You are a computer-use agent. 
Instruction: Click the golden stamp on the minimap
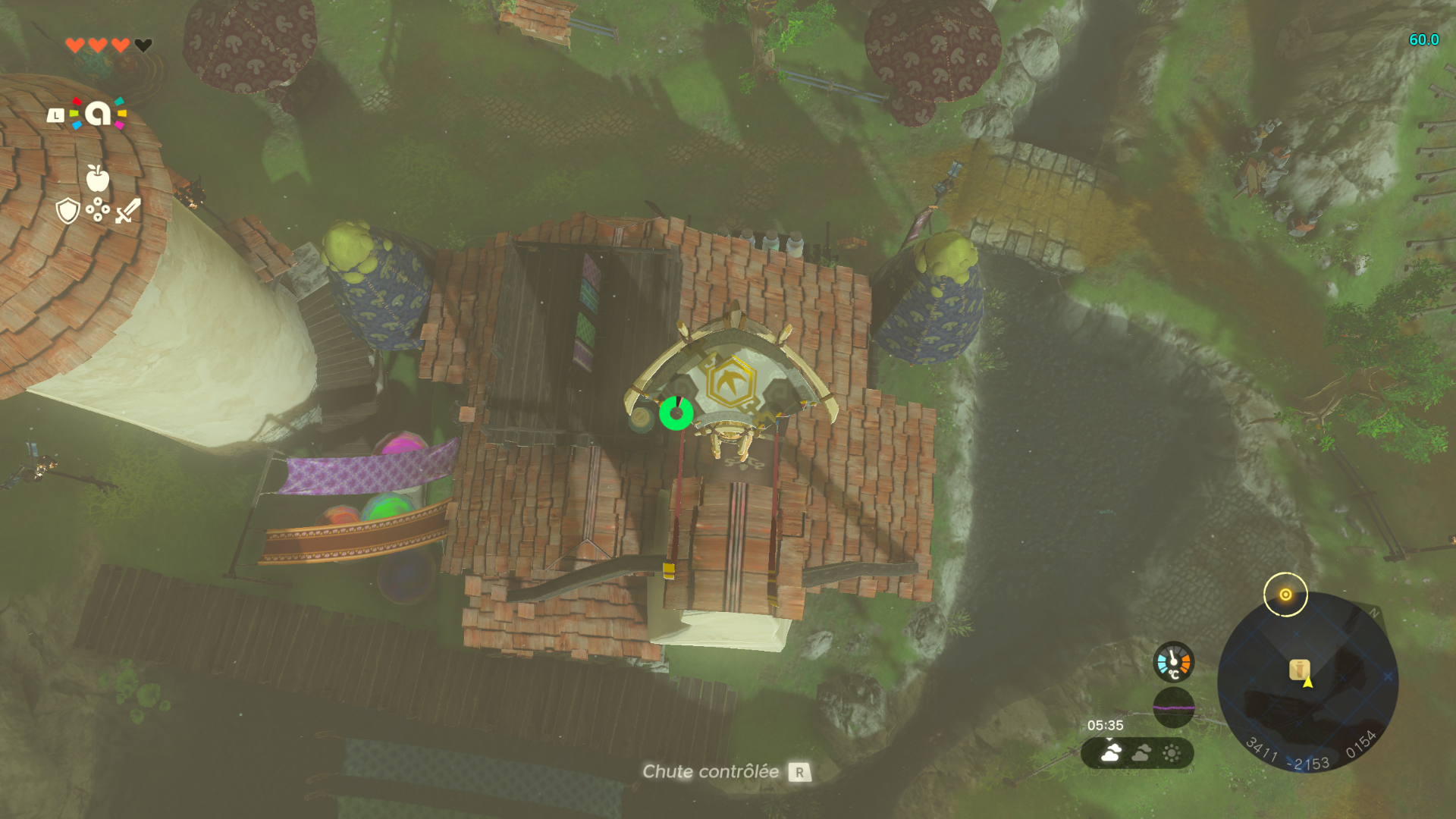coord(1299,670)
